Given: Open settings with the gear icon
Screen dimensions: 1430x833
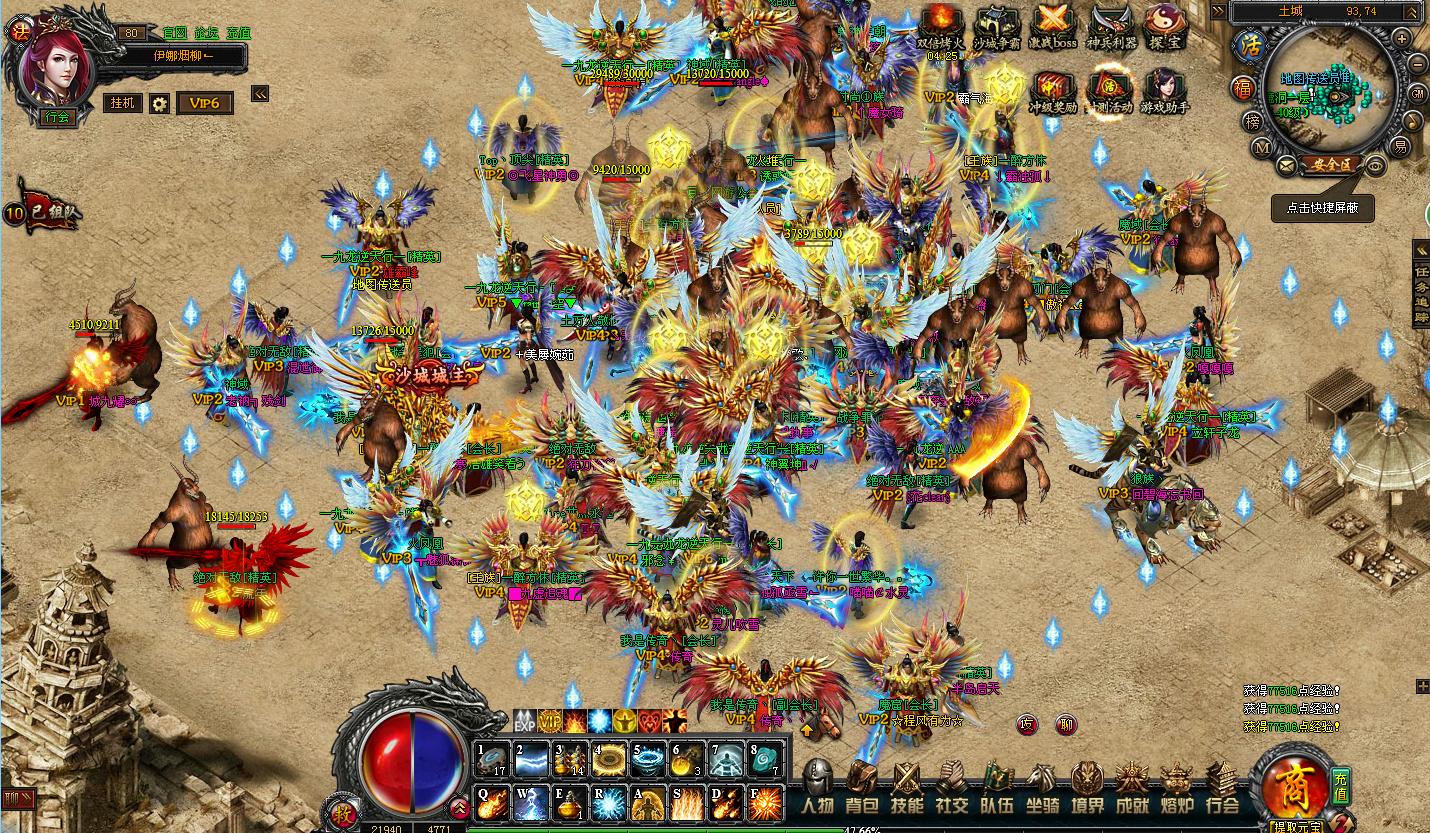Looking at the screenshot, I should (x=159, y=103).
